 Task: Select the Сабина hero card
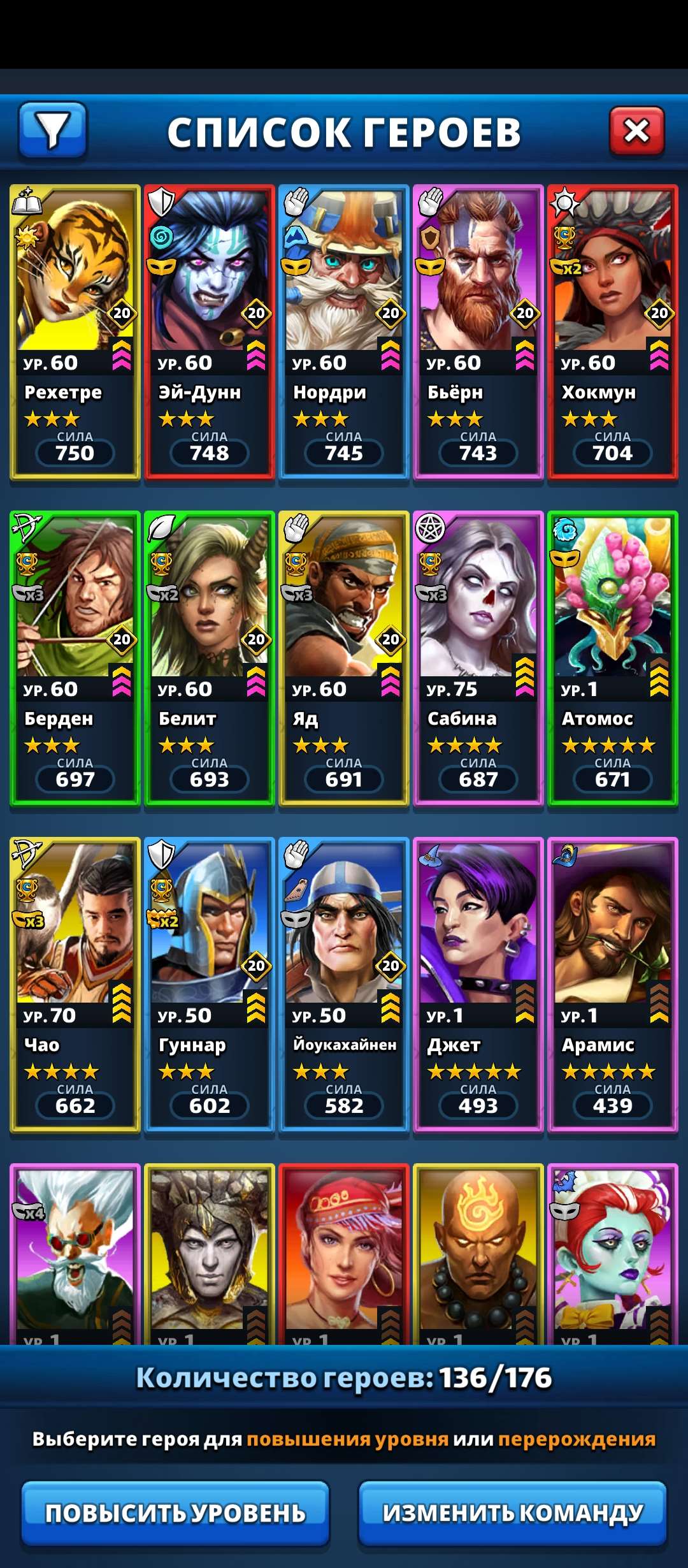tap(478, 658)
